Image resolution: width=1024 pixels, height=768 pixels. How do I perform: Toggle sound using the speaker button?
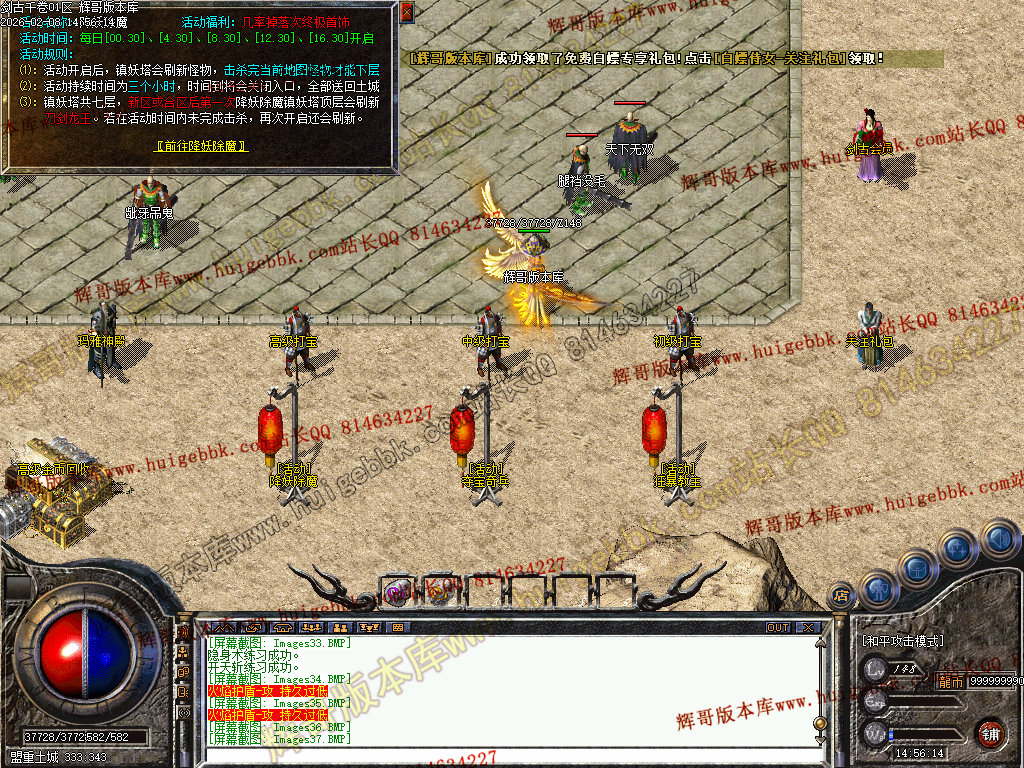coord(998,539)
